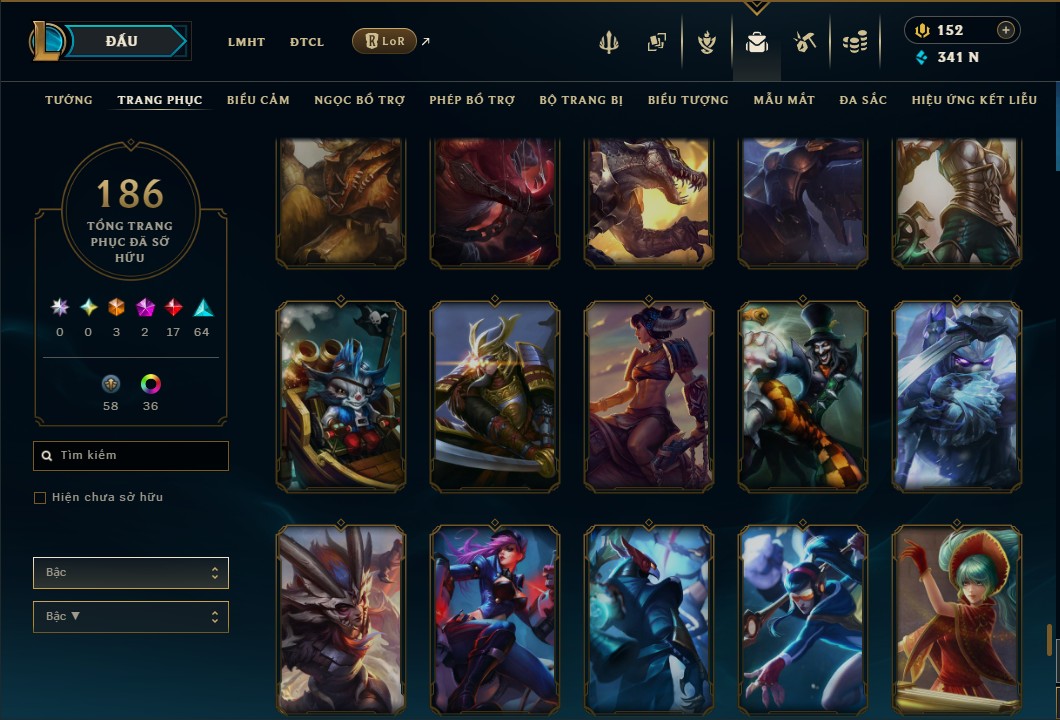Open the trident Clash icon
The height and width of the screenshot is (720, 1060).
[x=609, y=42]
